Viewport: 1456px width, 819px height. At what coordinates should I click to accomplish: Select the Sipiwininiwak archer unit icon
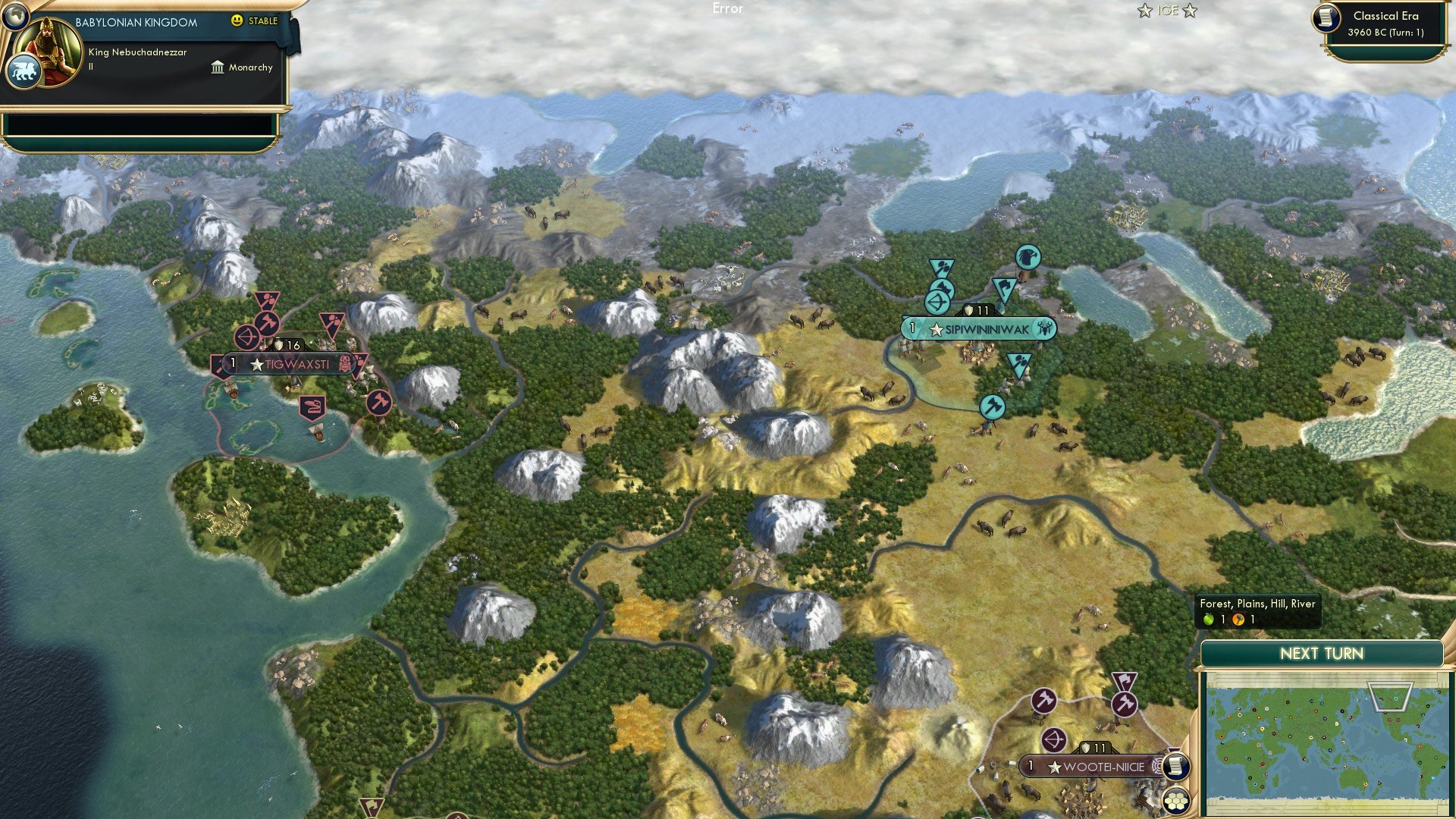click(937, 302)
